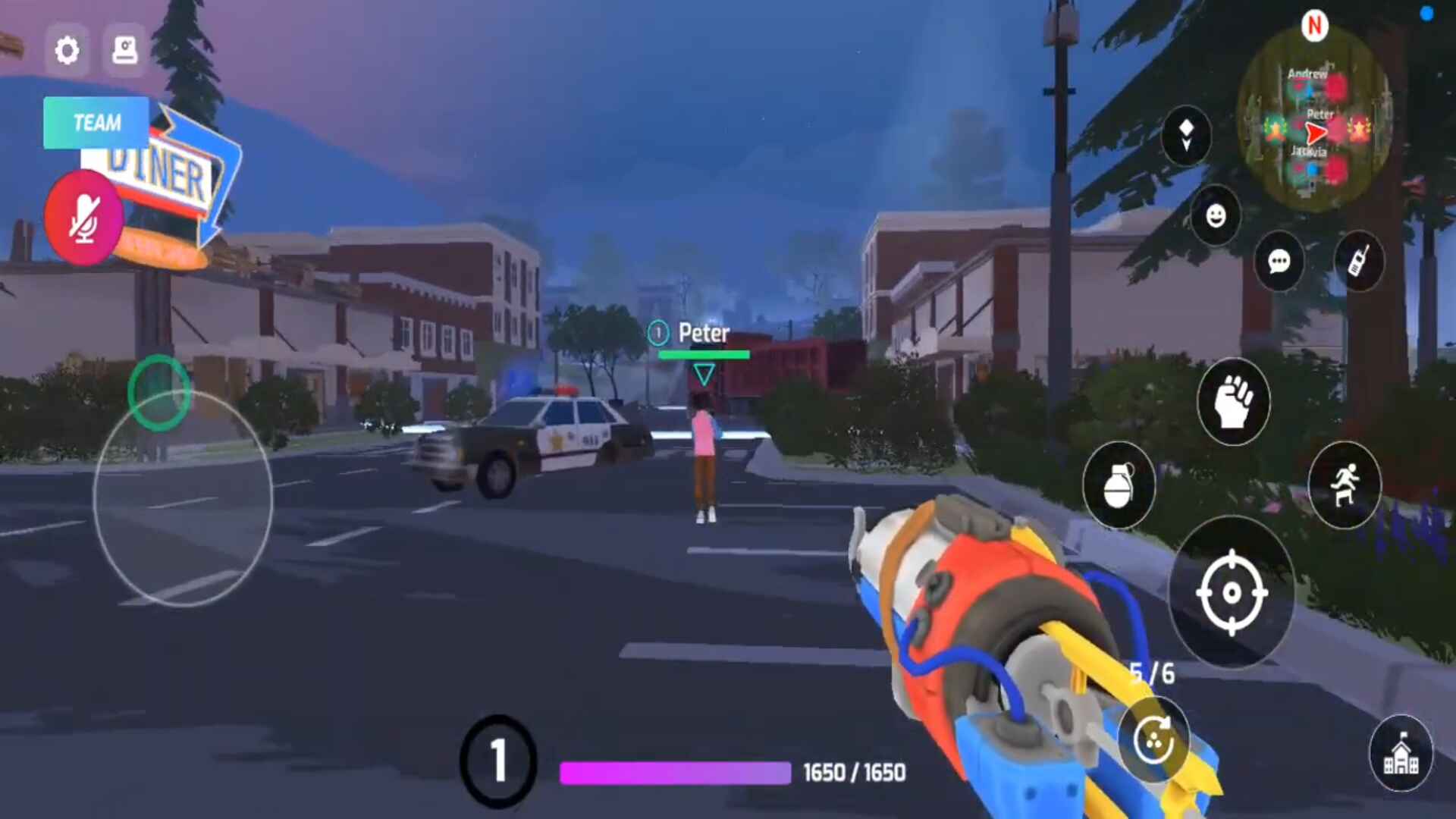The height and width of the screenshot is (819, 1456).
Task: Open the circular minimap
Action: click(1314, 120)
